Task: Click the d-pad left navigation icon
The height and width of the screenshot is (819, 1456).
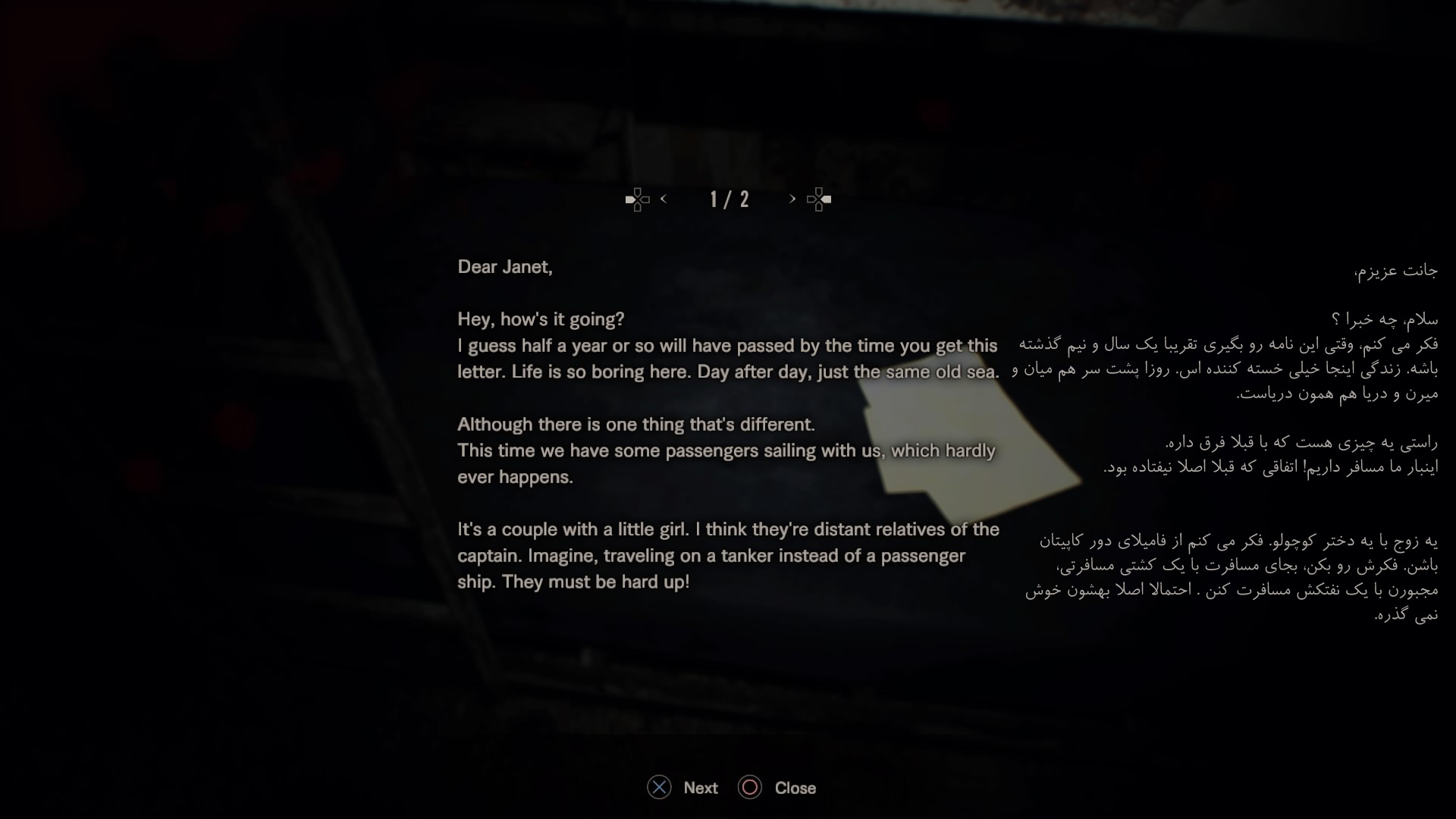Action: click(x=638, y=199)
